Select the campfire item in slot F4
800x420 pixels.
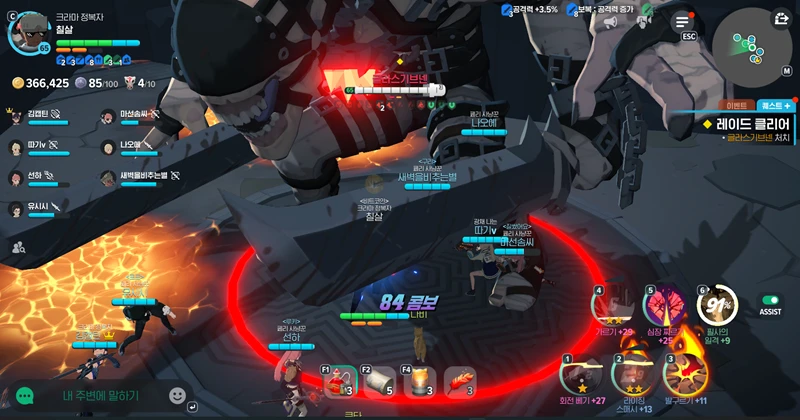point(420,381)
